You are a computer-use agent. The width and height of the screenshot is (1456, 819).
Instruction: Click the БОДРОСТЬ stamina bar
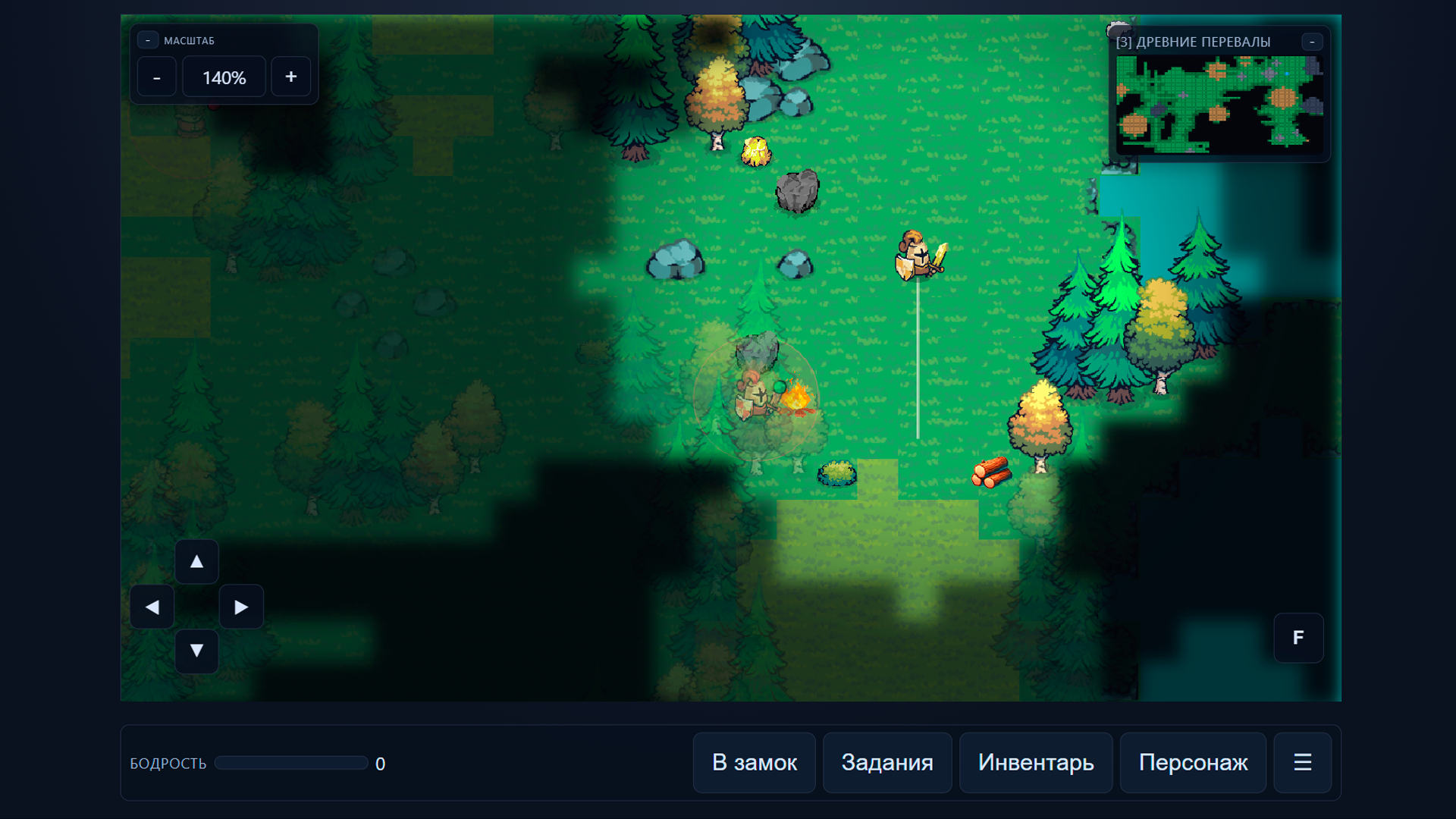(x=290, y=763)
